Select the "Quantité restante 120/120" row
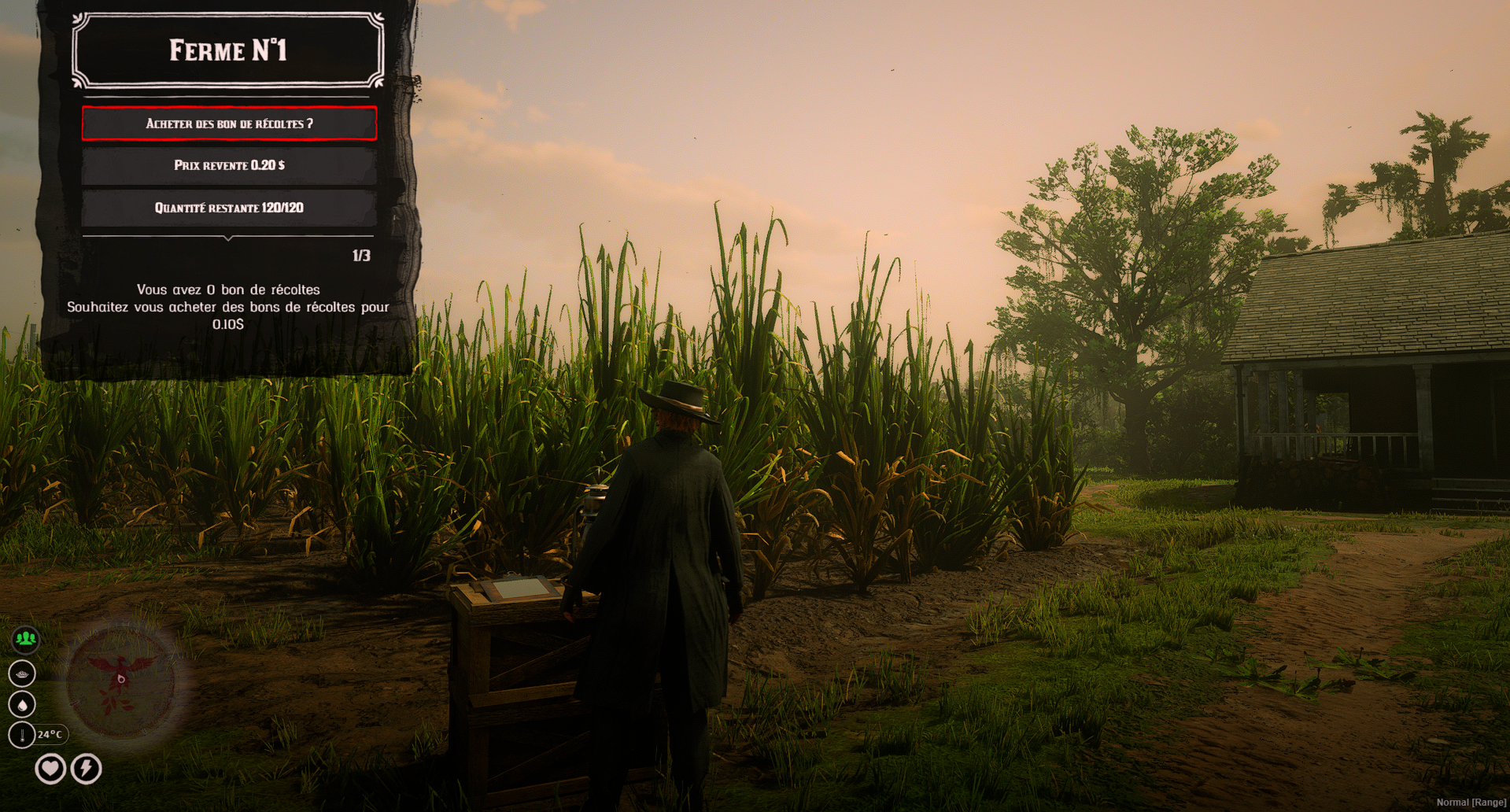1510x812 pixels. click(x=229, y=208)
